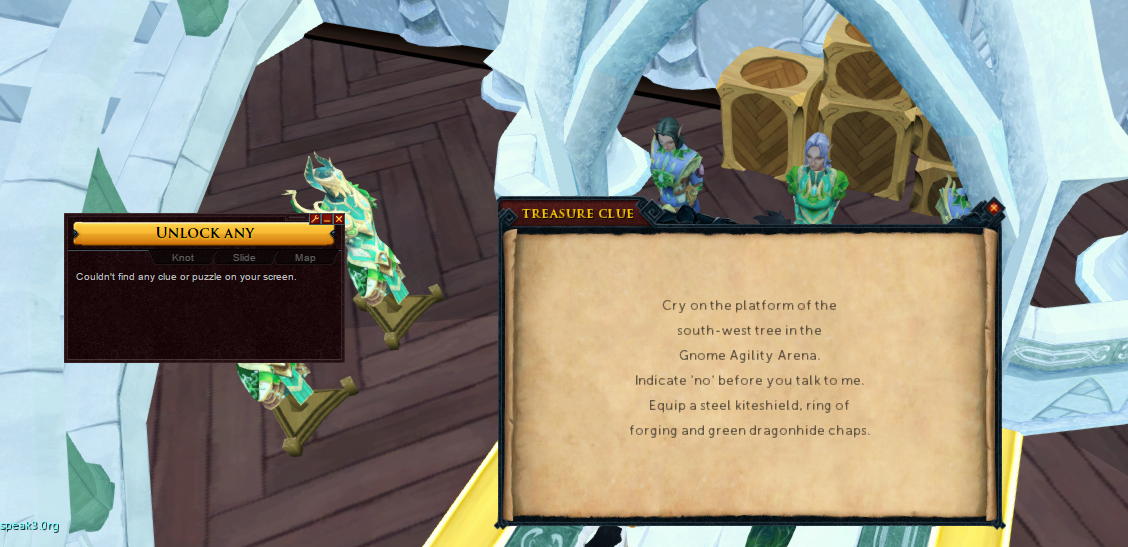Click the Unlock Any button
The width and height of the screenshot is (1128, 547).
[x=205, y=233]
